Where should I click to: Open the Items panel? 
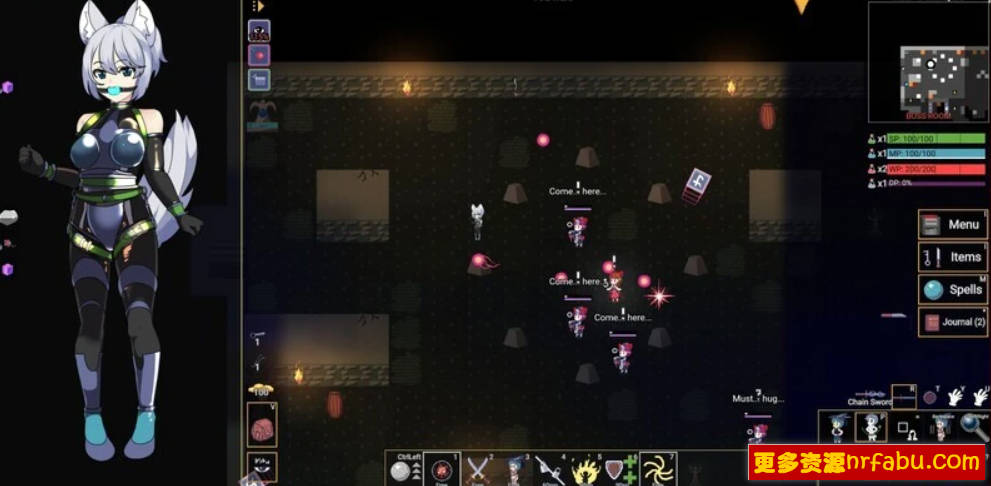[953, 257]
